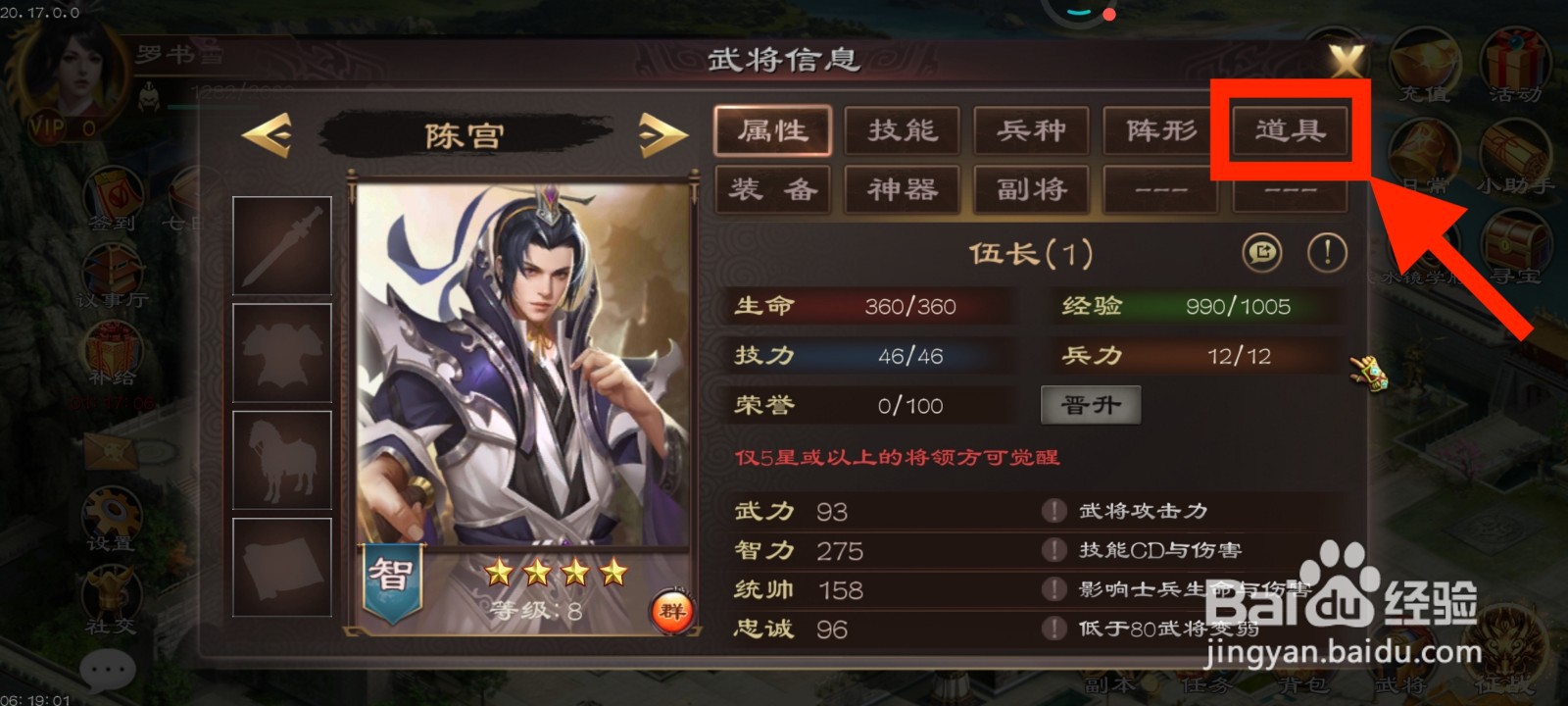
Task: Click the right arrow to view next general
Action: point(660,134)
